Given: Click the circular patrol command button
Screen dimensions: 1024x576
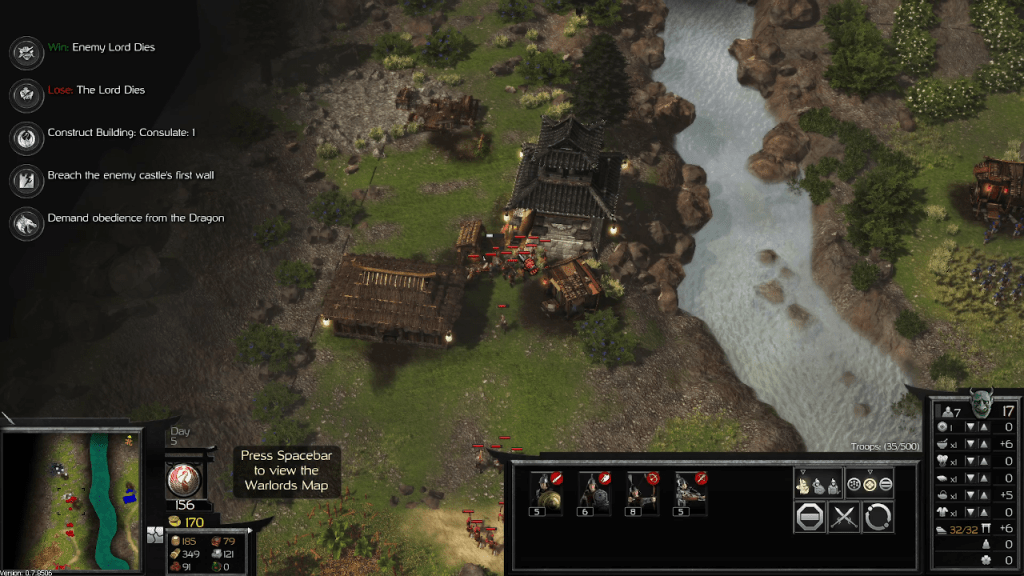Looking at the screenshot, I should click(x=879, y=517).
